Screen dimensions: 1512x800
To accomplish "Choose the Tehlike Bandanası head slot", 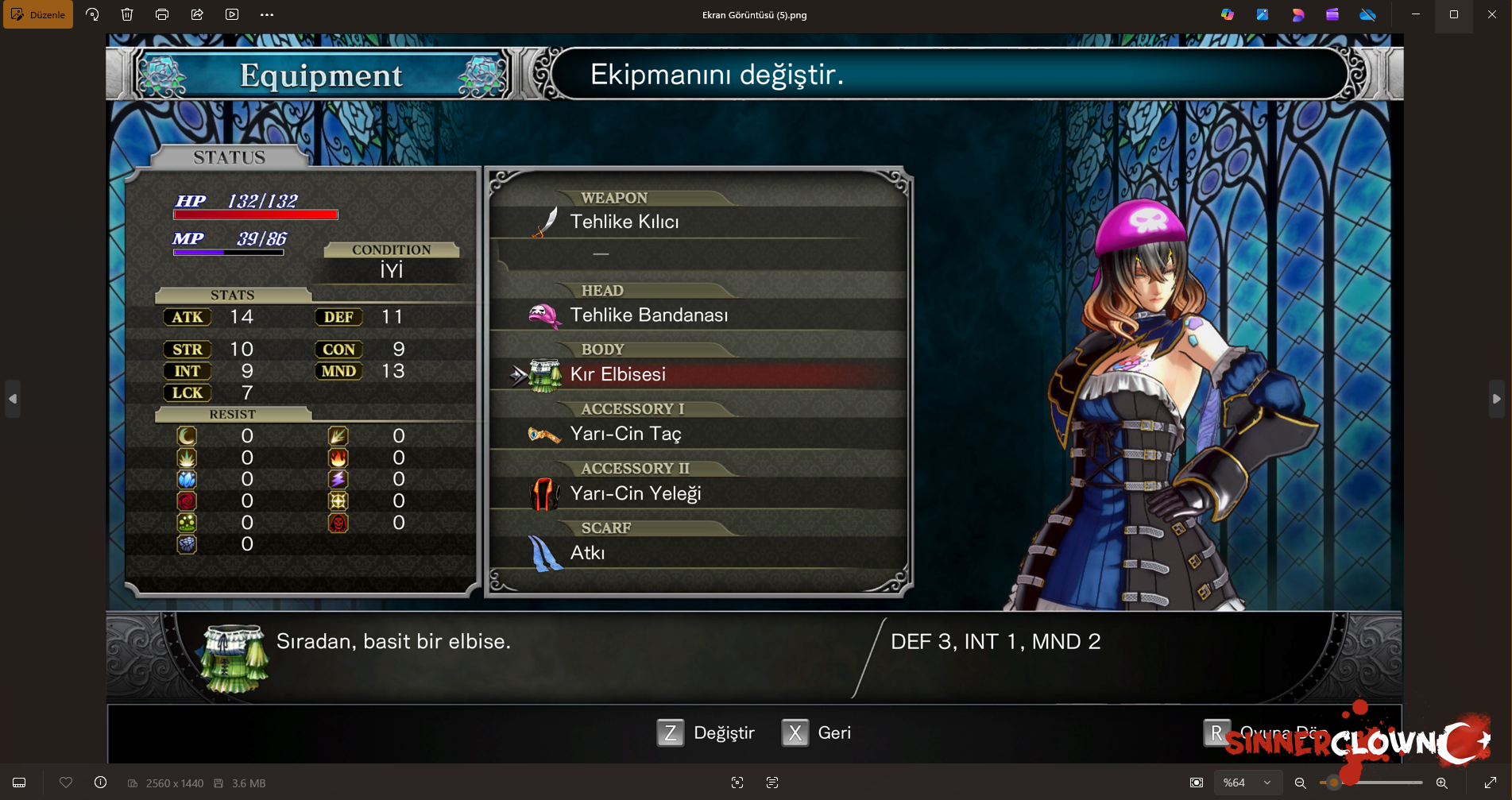I will 648,315.
